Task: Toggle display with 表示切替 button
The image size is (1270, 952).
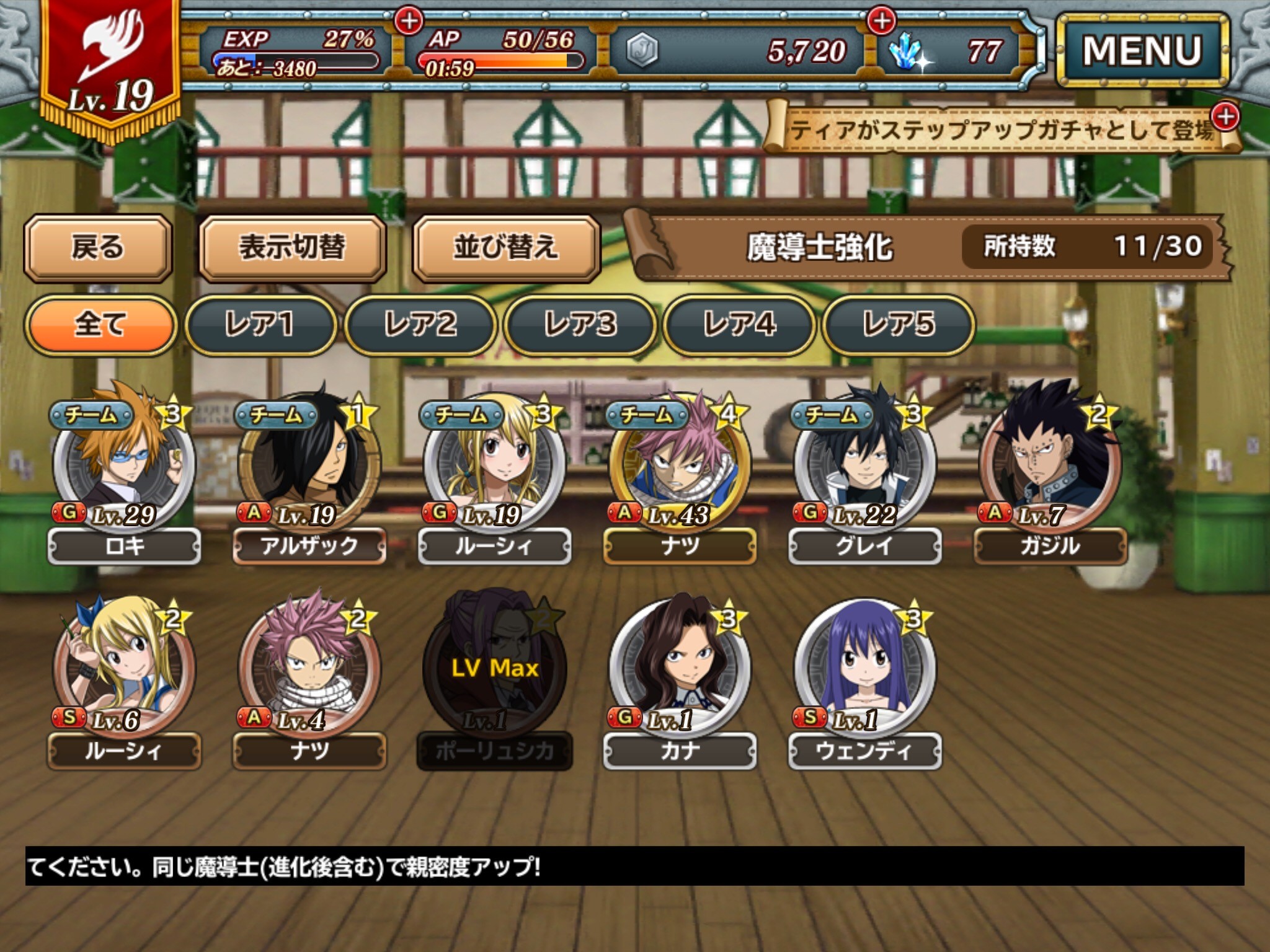Action: click(x=292, y=248)
